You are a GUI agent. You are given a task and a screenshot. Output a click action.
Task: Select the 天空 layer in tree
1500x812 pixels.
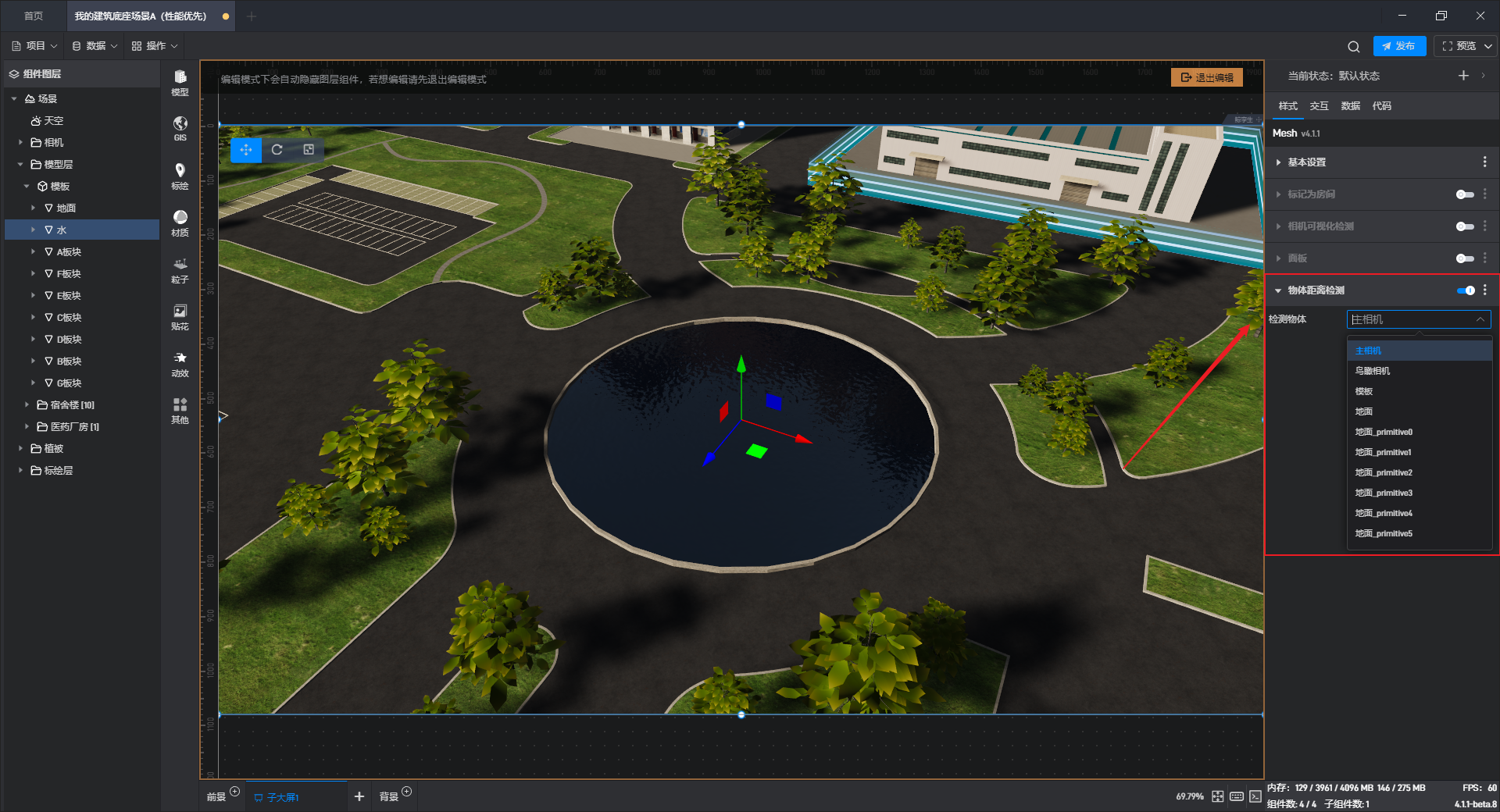point(53,121)
